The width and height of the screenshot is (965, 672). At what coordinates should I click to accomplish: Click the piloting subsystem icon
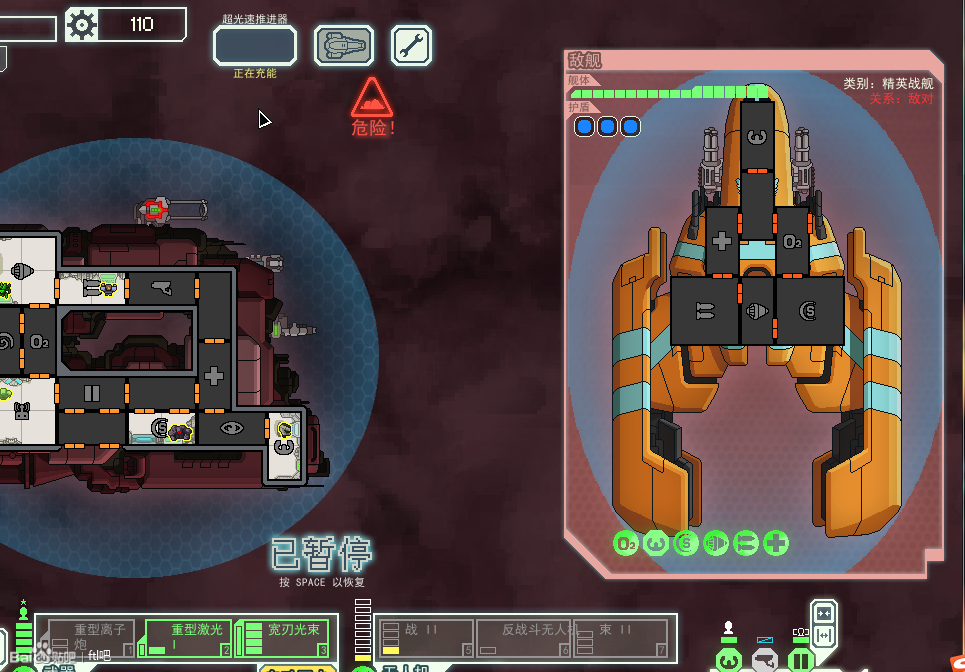click(x=729, y=659)
